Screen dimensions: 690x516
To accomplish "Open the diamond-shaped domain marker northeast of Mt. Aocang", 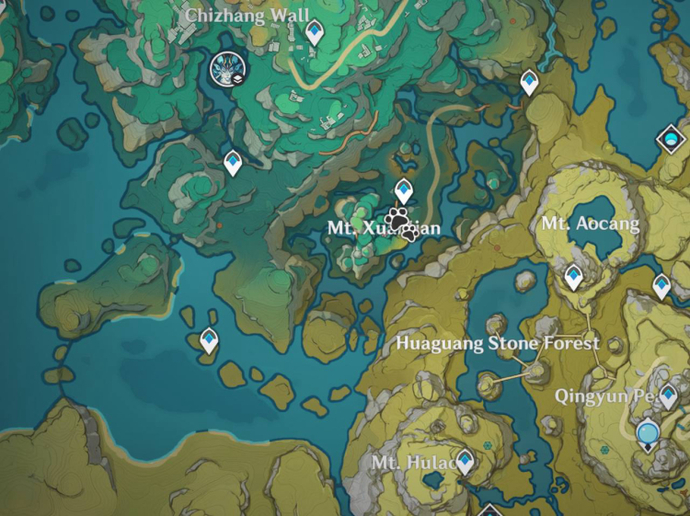I will [668, 140].
